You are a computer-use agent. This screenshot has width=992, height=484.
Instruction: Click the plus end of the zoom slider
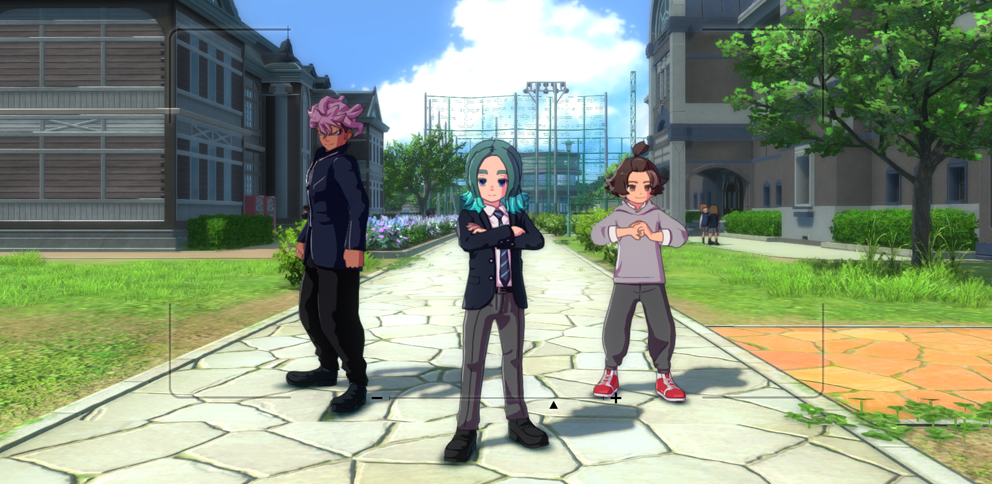616,398
